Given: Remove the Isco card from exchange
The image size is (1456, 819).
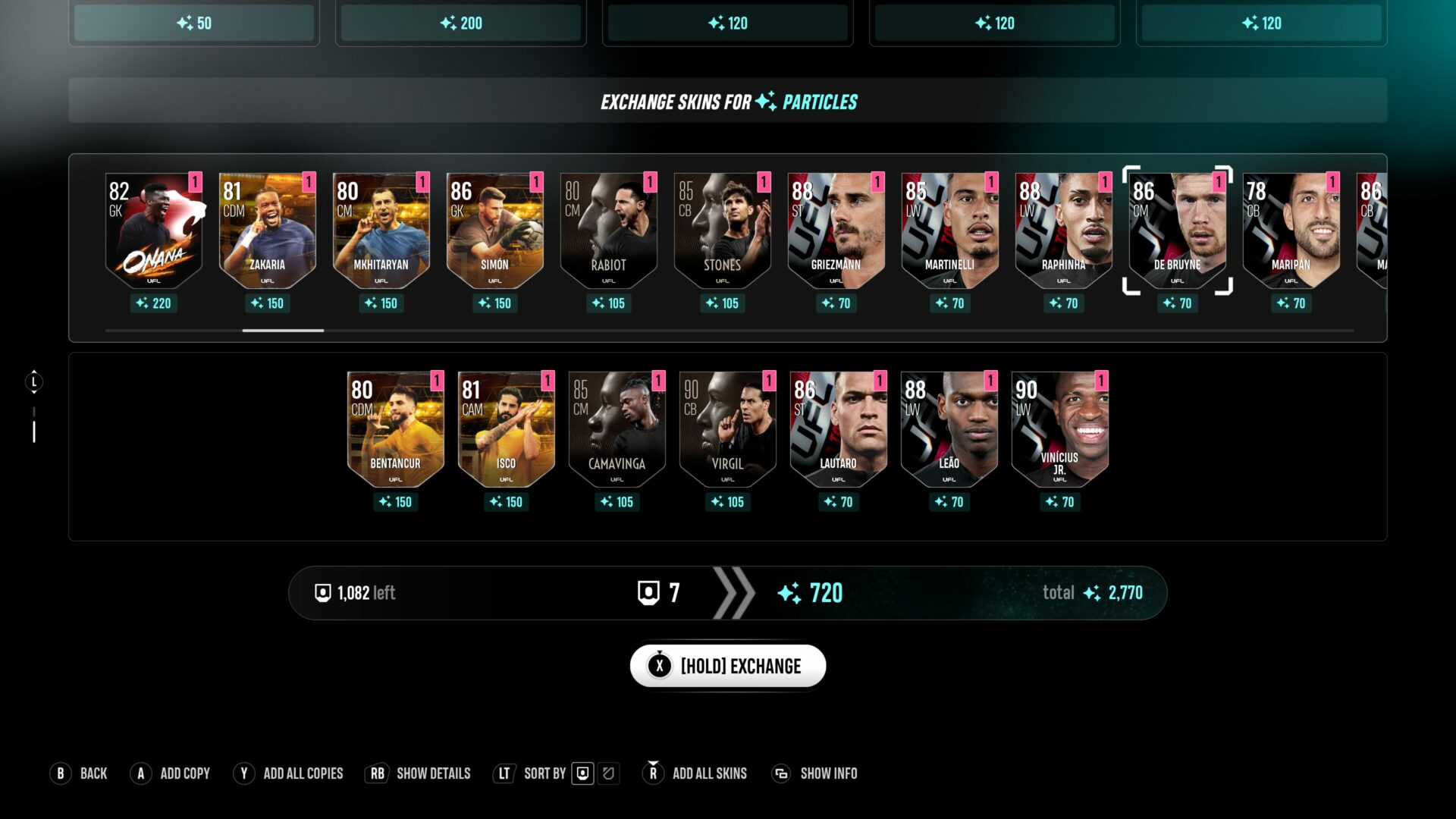Looking at the screenshot, I should [506, 430].
